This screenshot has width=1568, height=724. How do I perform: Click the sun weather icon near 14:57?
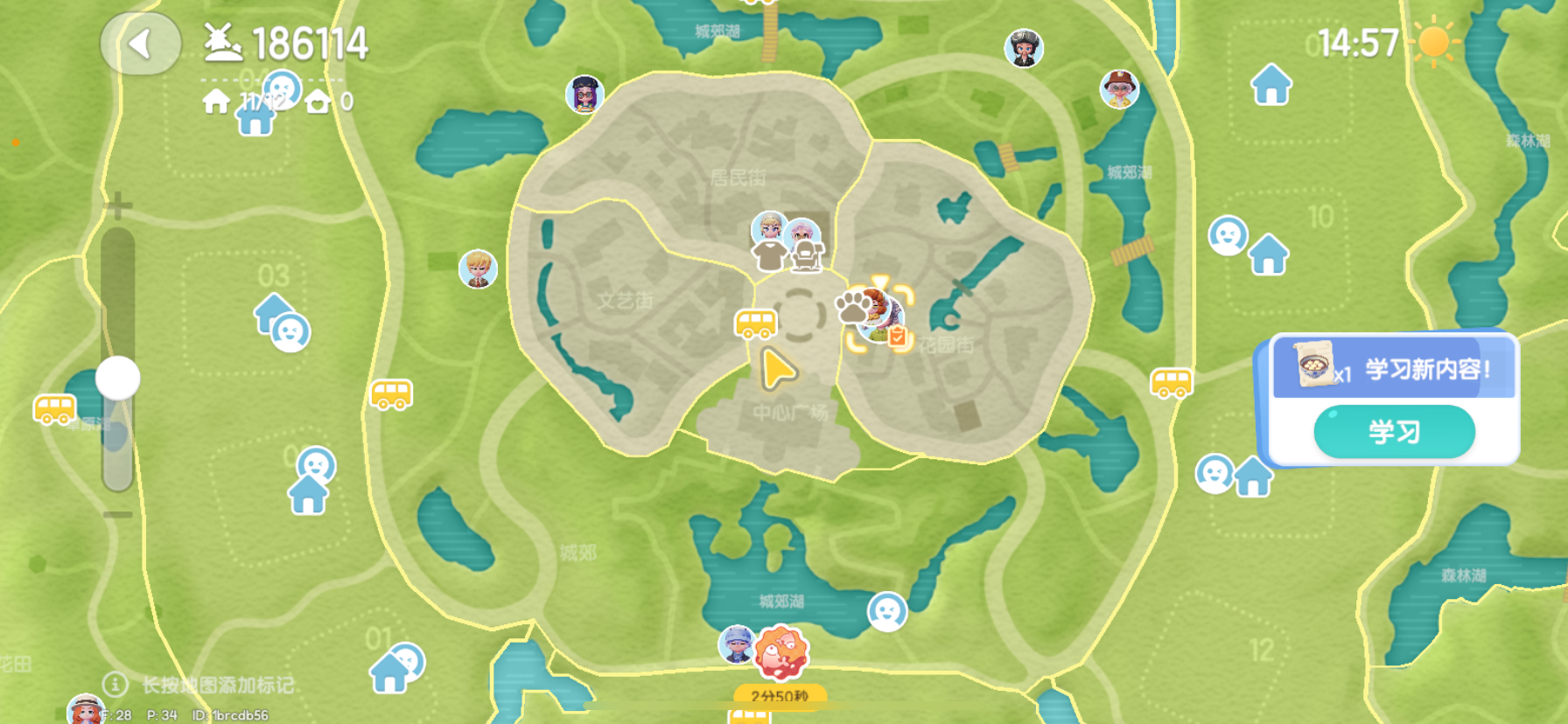(1433, 40)
